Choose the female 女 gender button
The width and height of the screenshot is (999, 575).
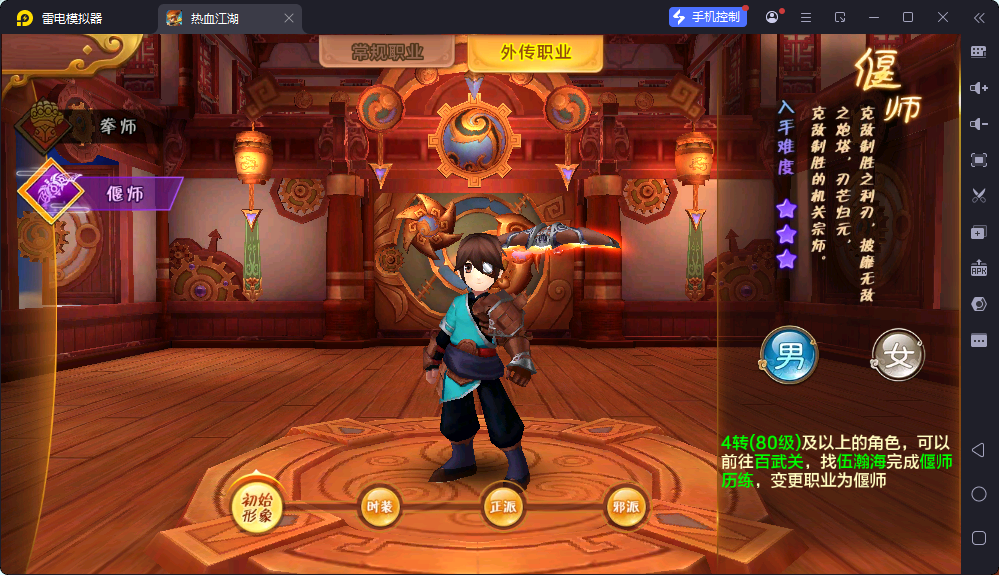(x=898, y=355)
